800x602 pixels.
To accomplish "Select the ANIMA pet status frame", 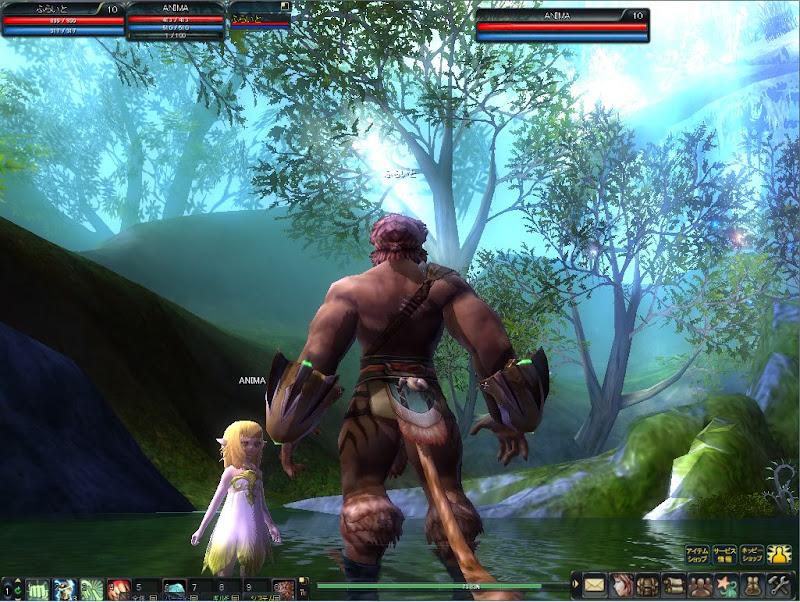I will (x=175, y=21).
